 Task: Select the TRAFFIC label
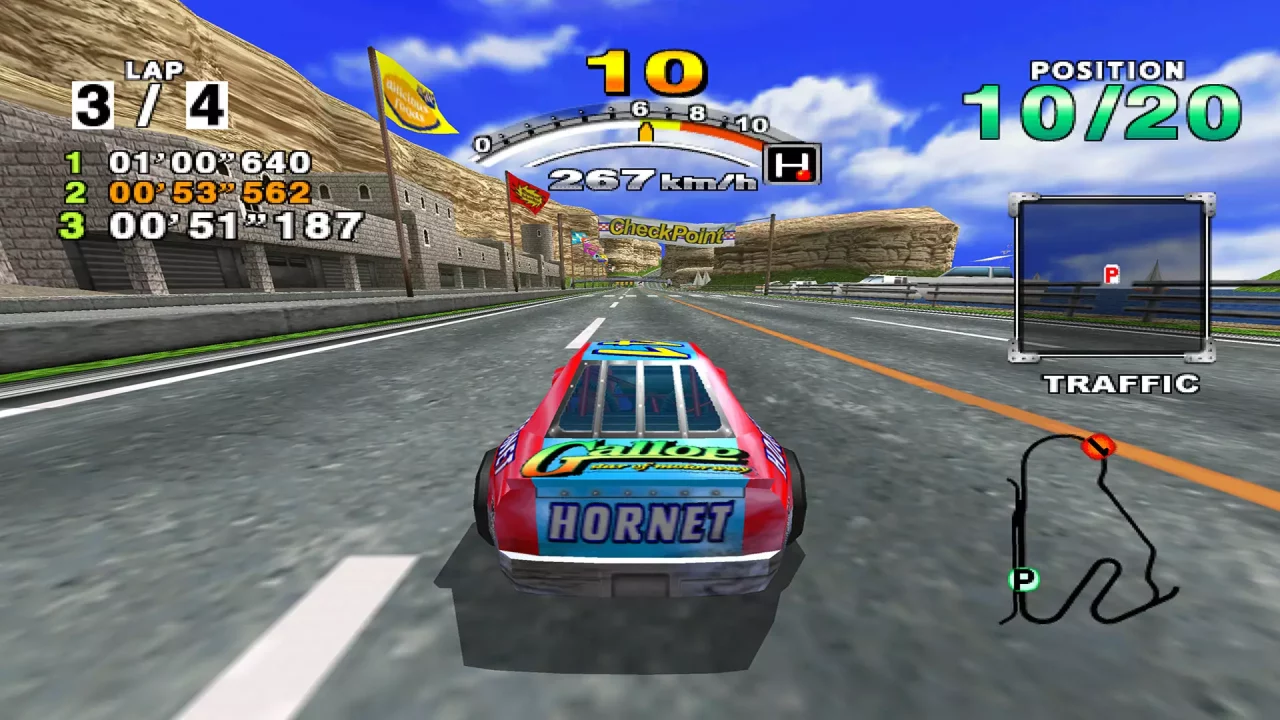tap(1122, 385)
